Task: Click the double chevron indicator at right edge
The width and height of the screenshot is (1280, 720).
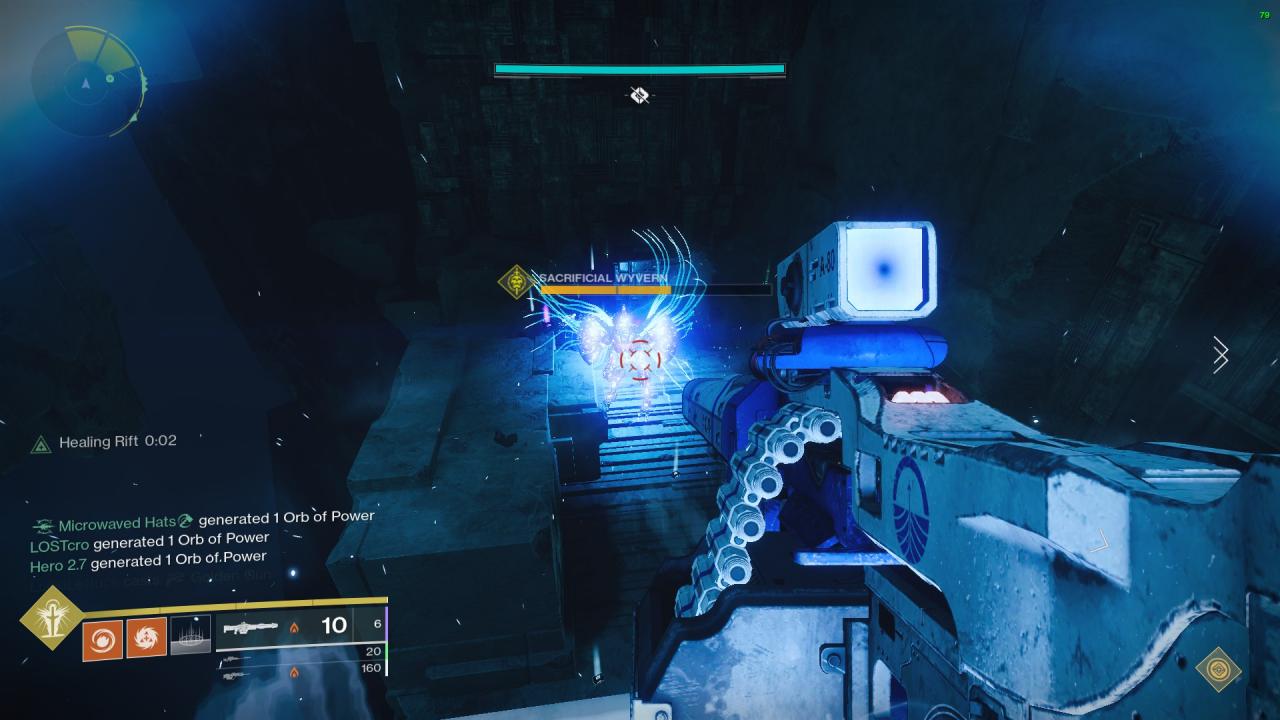Action: [1220, 355]
